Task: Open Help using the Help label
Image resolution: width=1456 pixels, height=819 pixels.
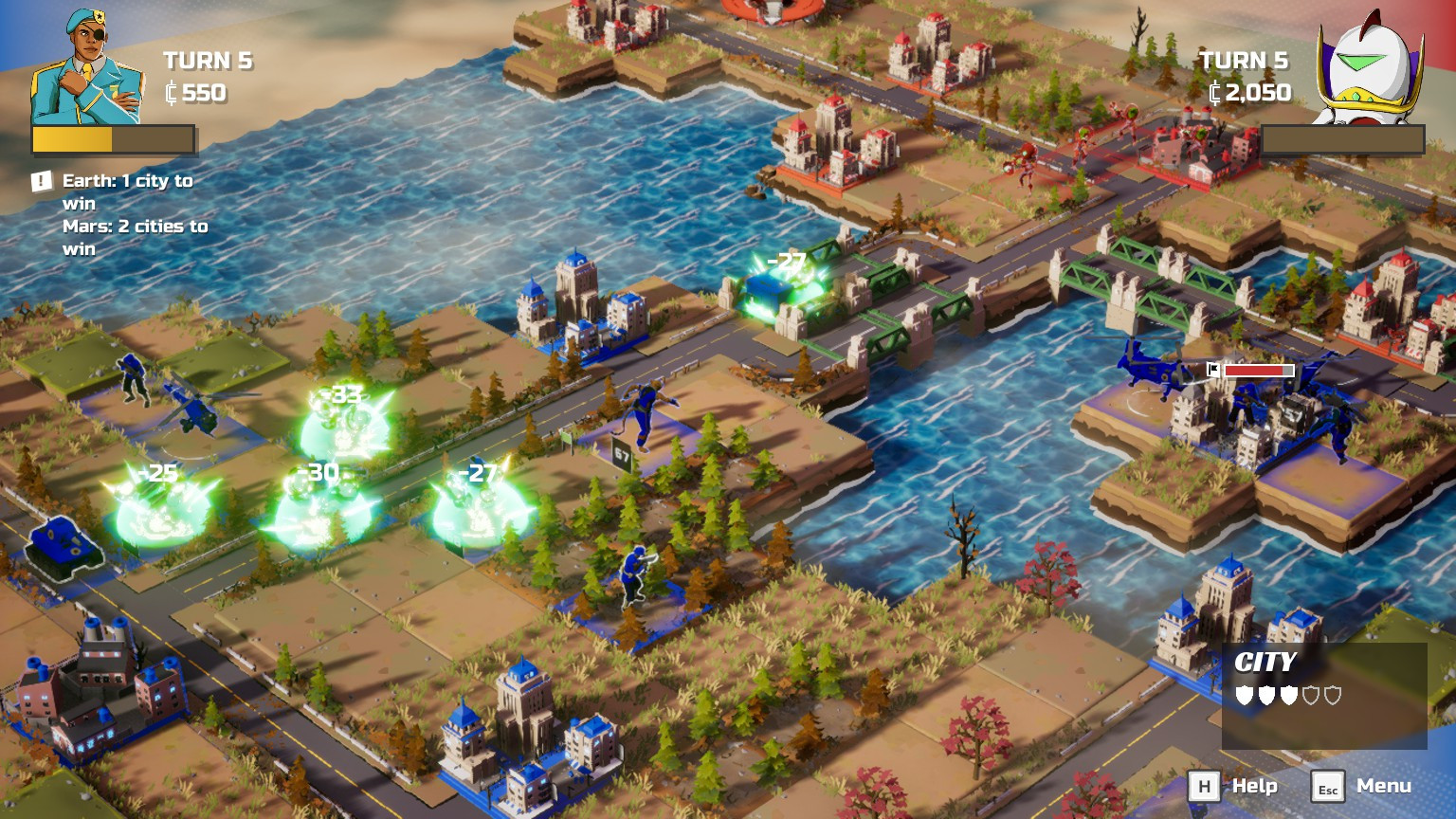Action: [x=1253, y=786]
